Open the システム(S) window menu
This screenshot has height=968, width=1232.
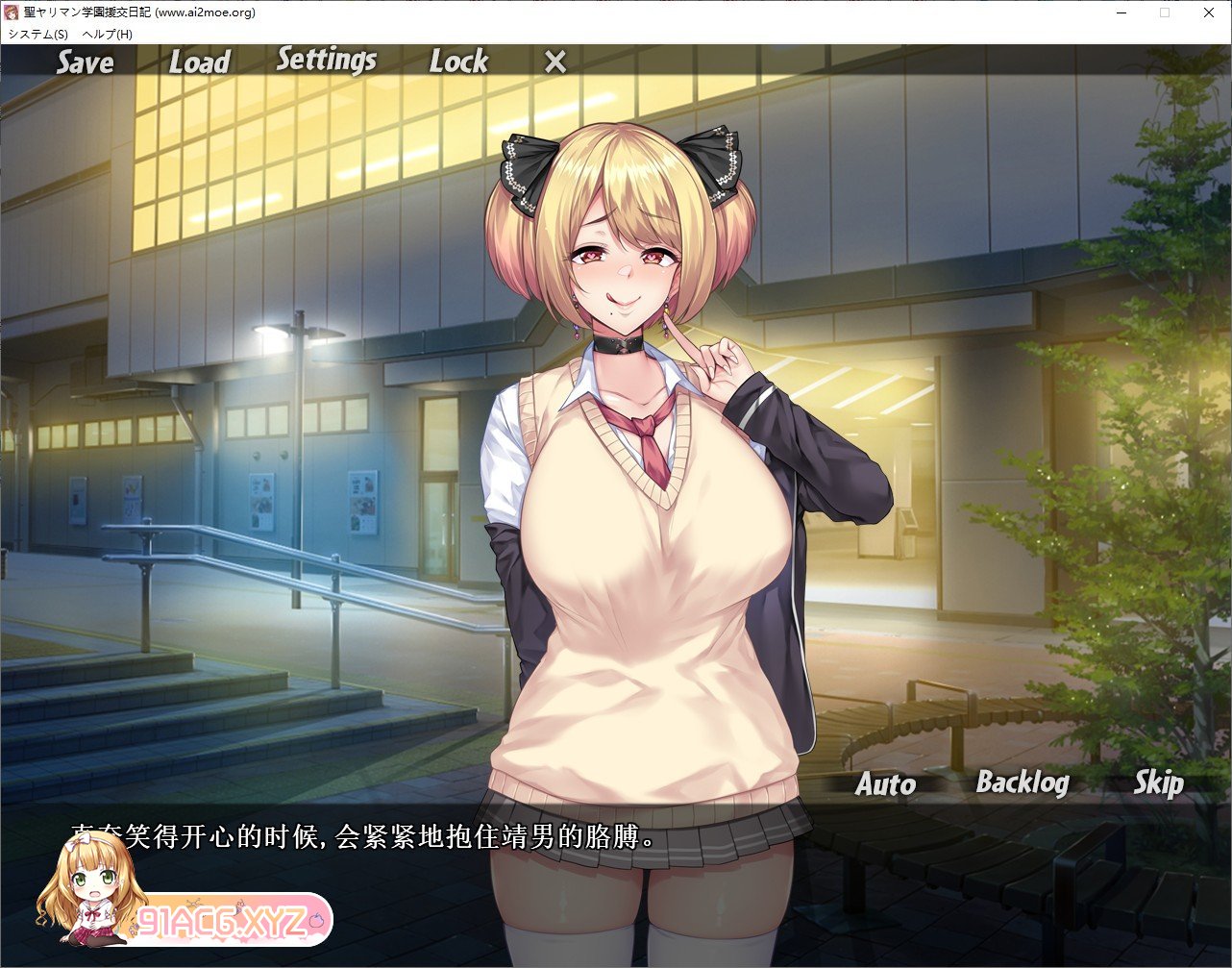click(37, 34)
